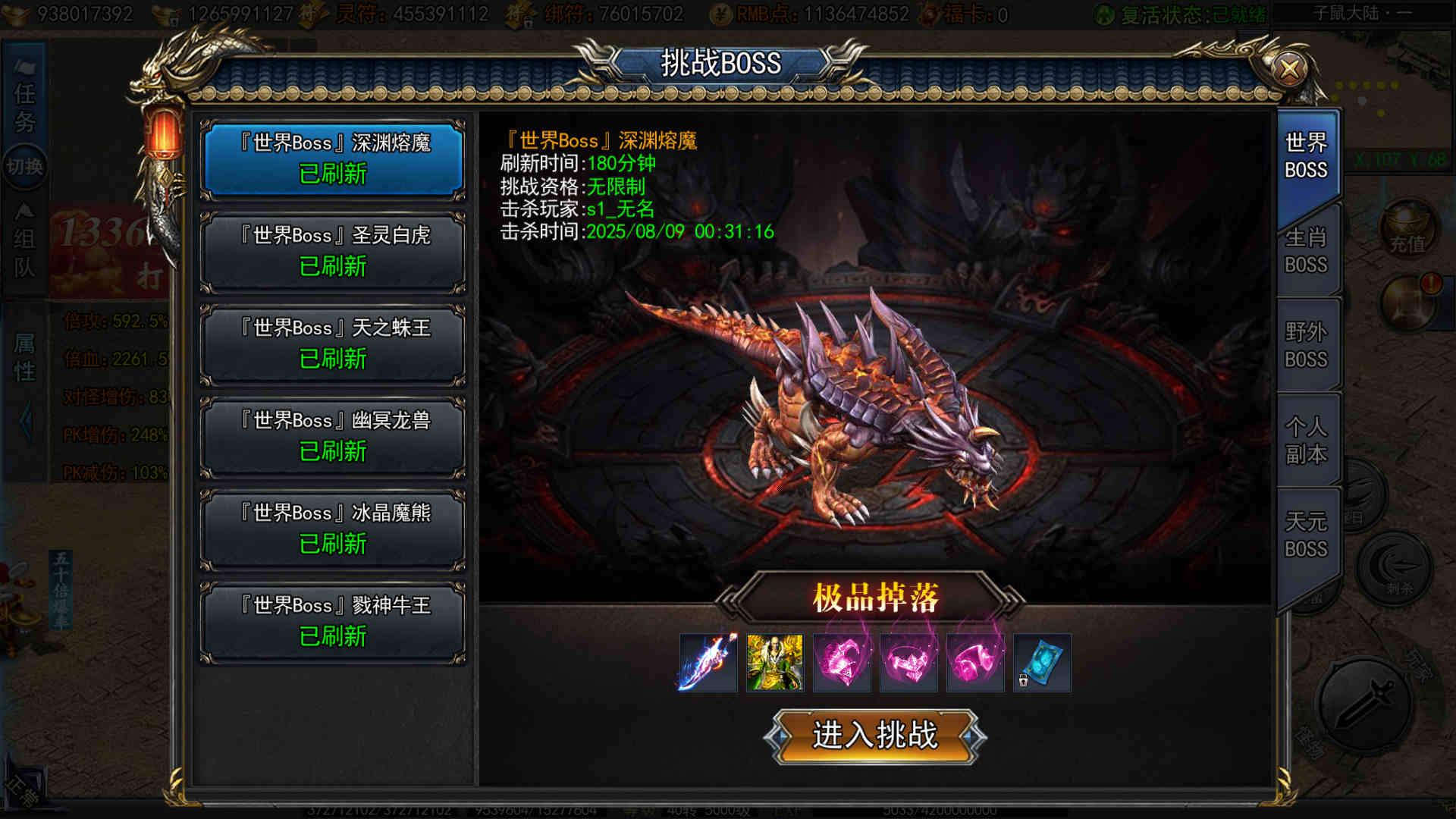Inspect the glowing blue sword drop
The width and height of the screenshot is (1456, 819).
pyautogui.click(x=708, y=663)
